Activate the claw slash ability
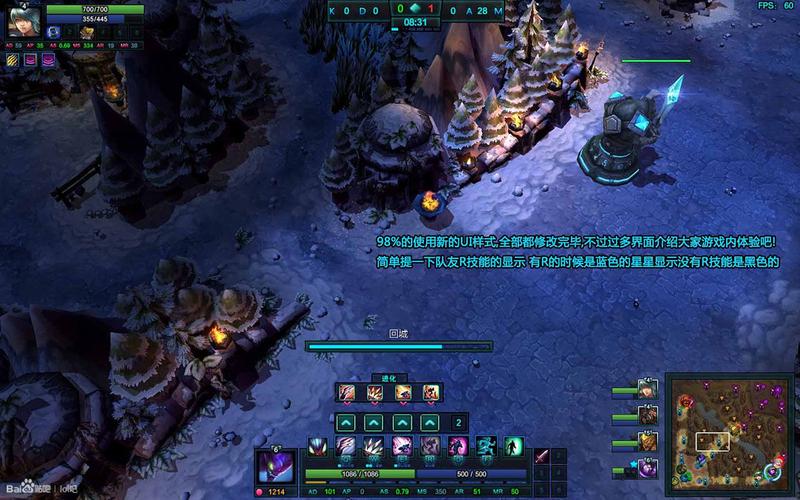This screenshot has height=500, width=800. (x=344, y=447)
